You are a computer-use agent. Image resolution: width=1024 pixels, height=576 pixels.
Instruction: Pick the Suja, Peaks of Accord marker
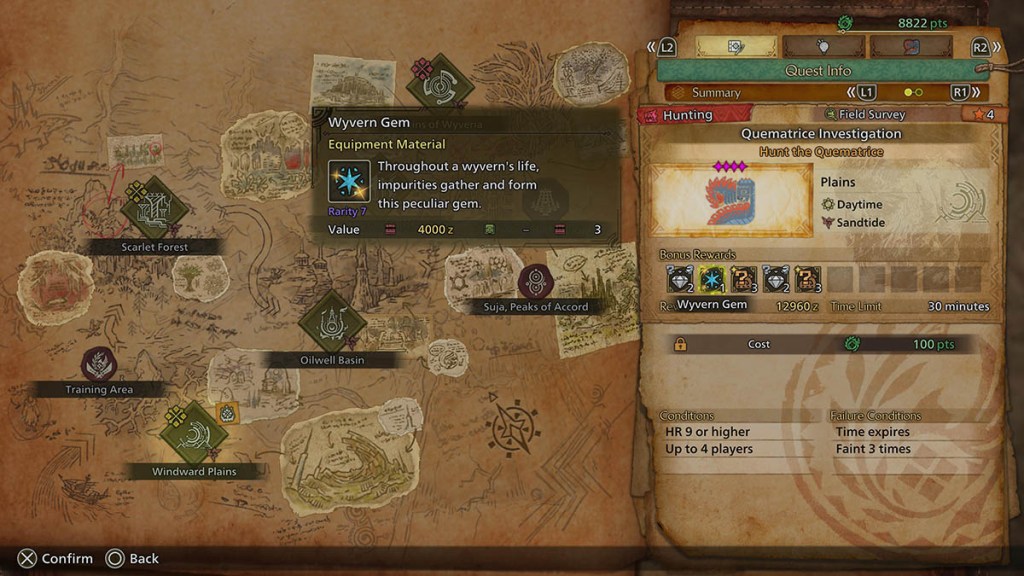[536, 281]
